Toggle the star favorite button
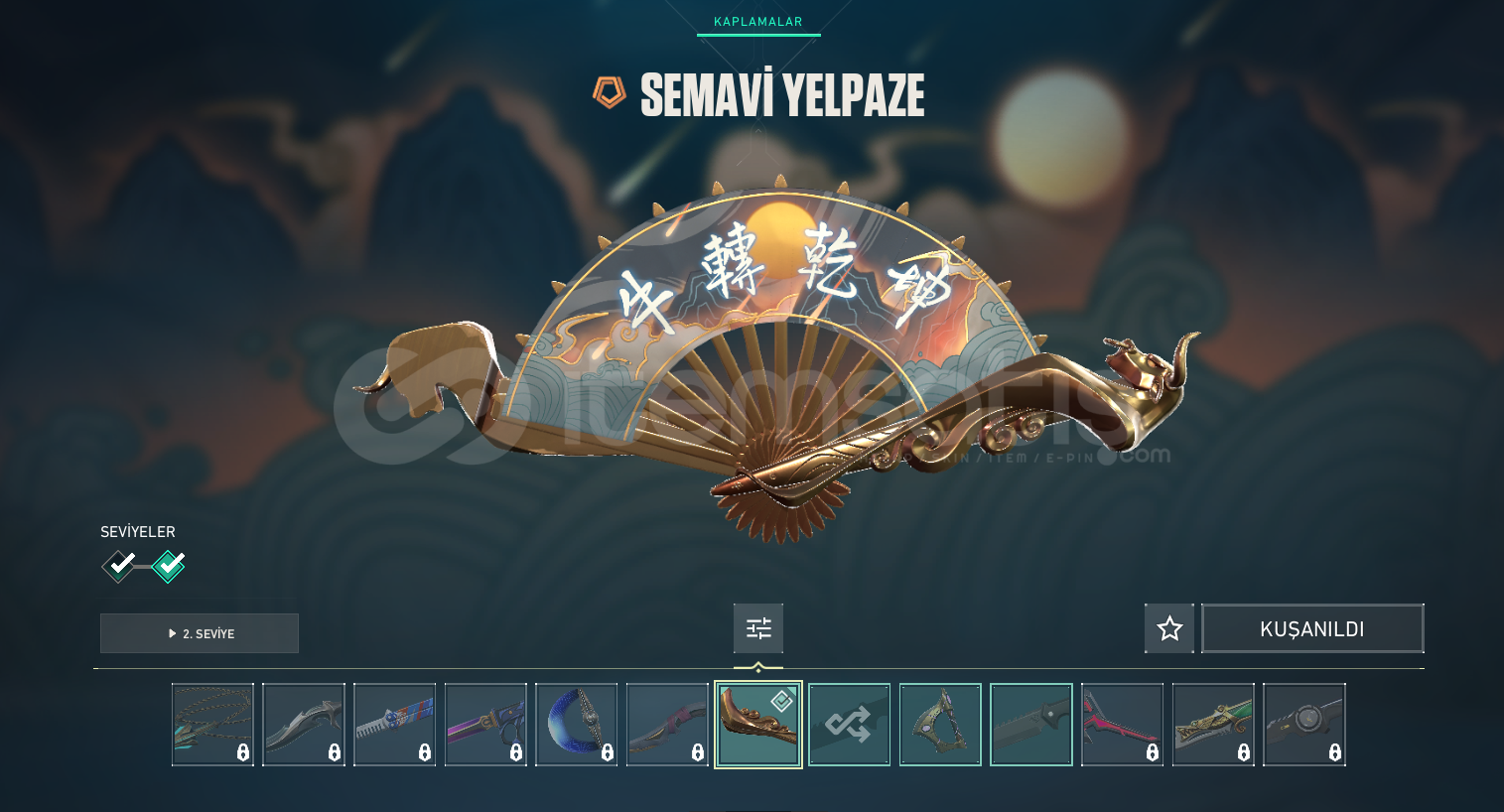 point(1169,628)
